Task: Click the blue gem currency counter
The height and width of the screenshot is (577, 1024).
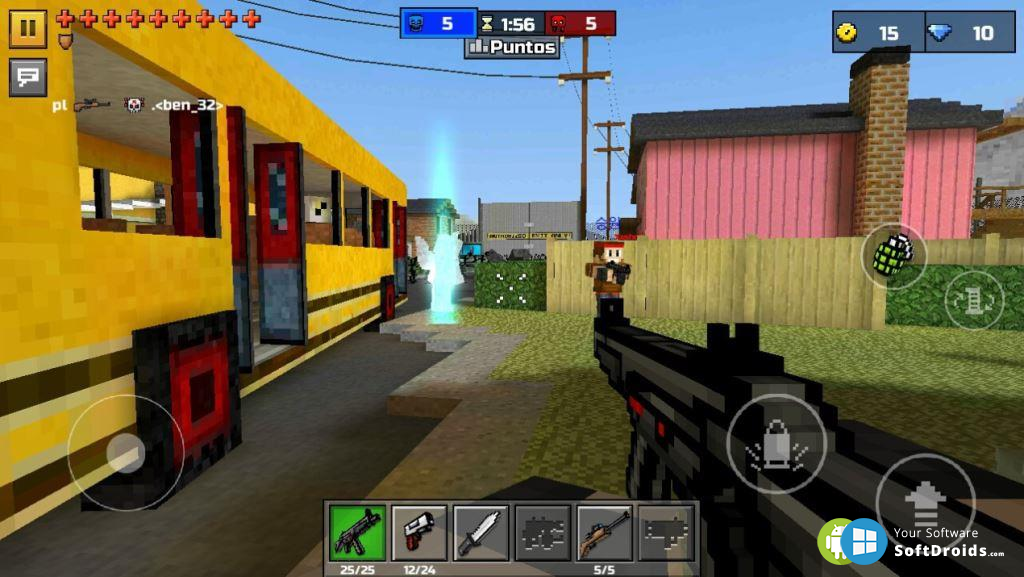Action: click(x=964, y=32)
